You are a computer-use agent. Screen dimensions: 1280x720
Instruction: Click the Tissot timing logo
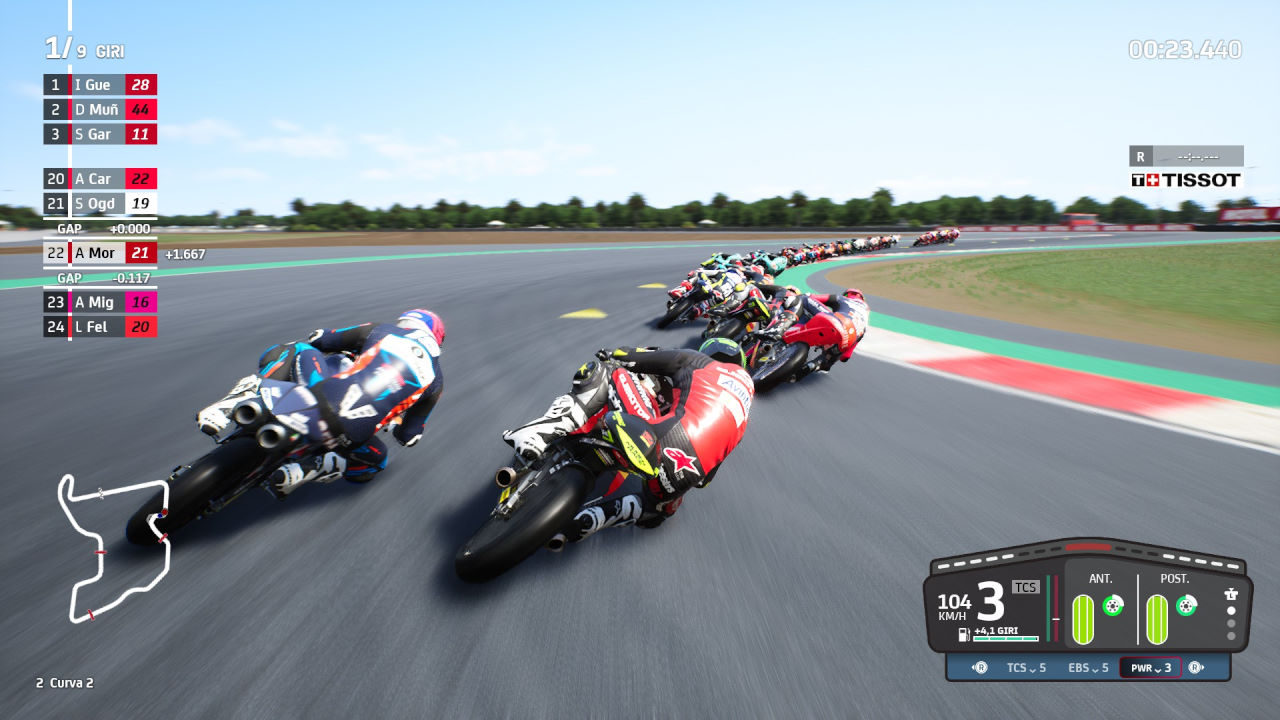tap(1186, 180)
